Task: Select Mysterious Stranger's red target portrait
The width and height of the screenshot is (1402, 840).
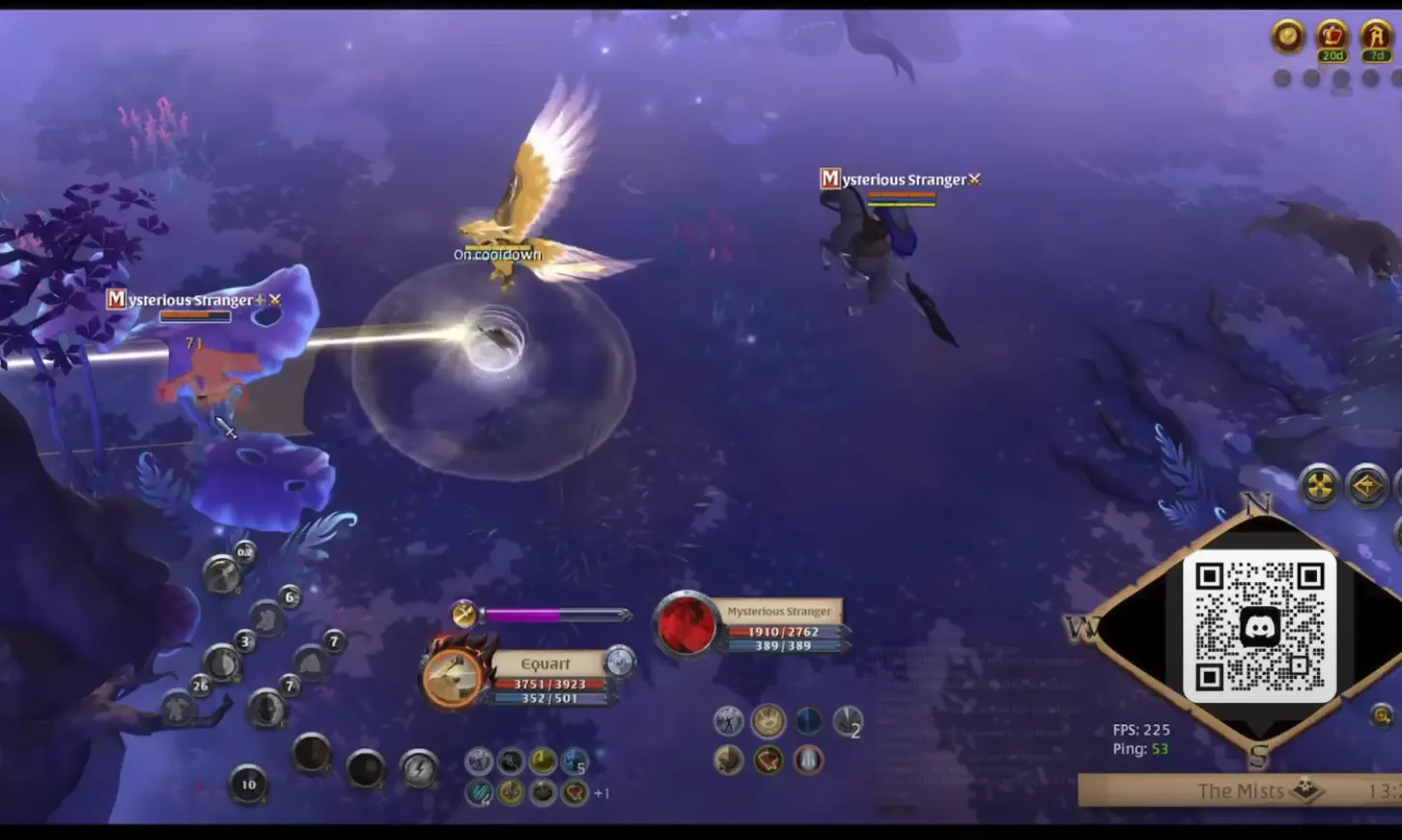Action: pyautogui.click(x=687, y=626)
